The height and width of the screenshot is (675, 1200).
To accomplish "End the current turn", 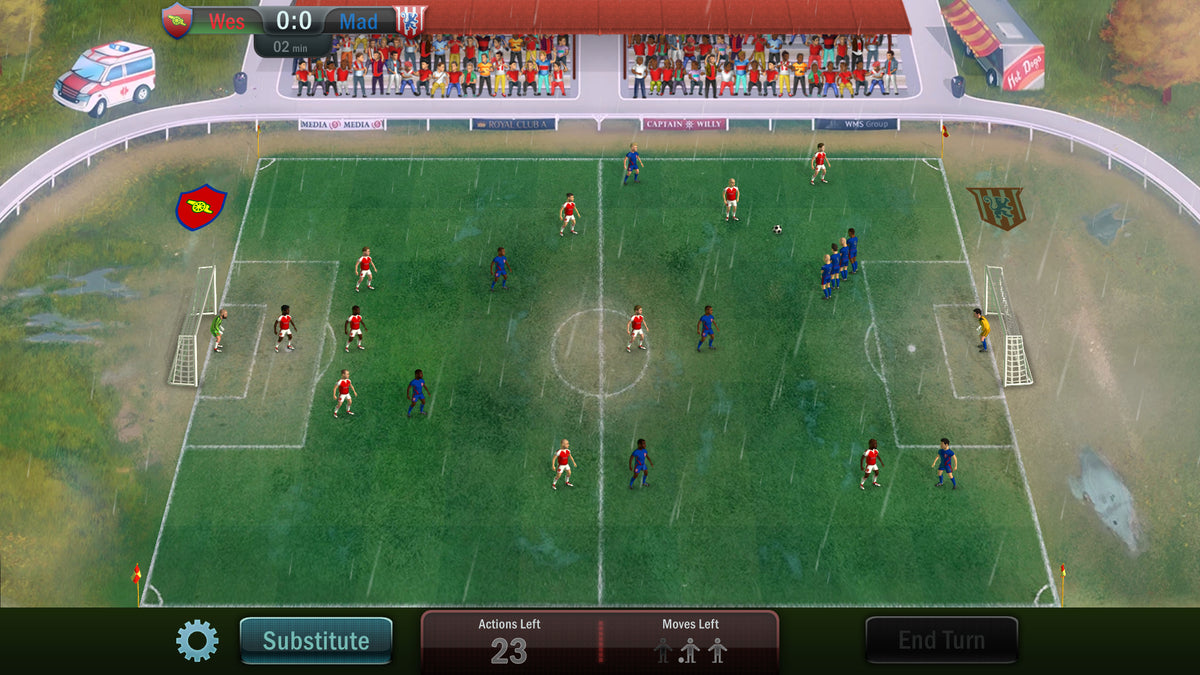I will (x=941, y=640).
